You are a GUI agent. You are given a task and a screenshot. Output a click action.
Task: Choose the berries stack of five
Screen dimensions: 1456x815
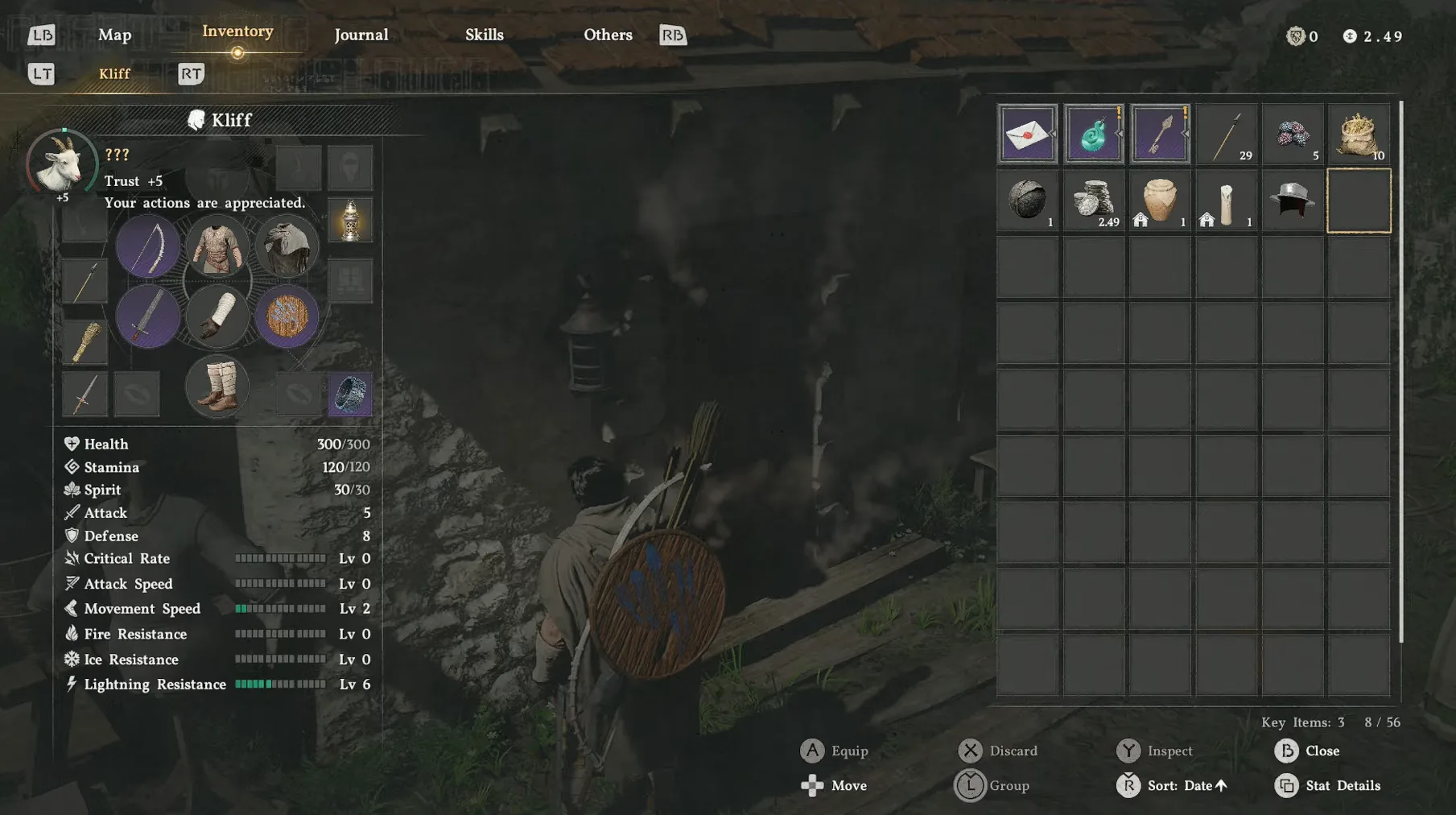[x=1293, y=134]
